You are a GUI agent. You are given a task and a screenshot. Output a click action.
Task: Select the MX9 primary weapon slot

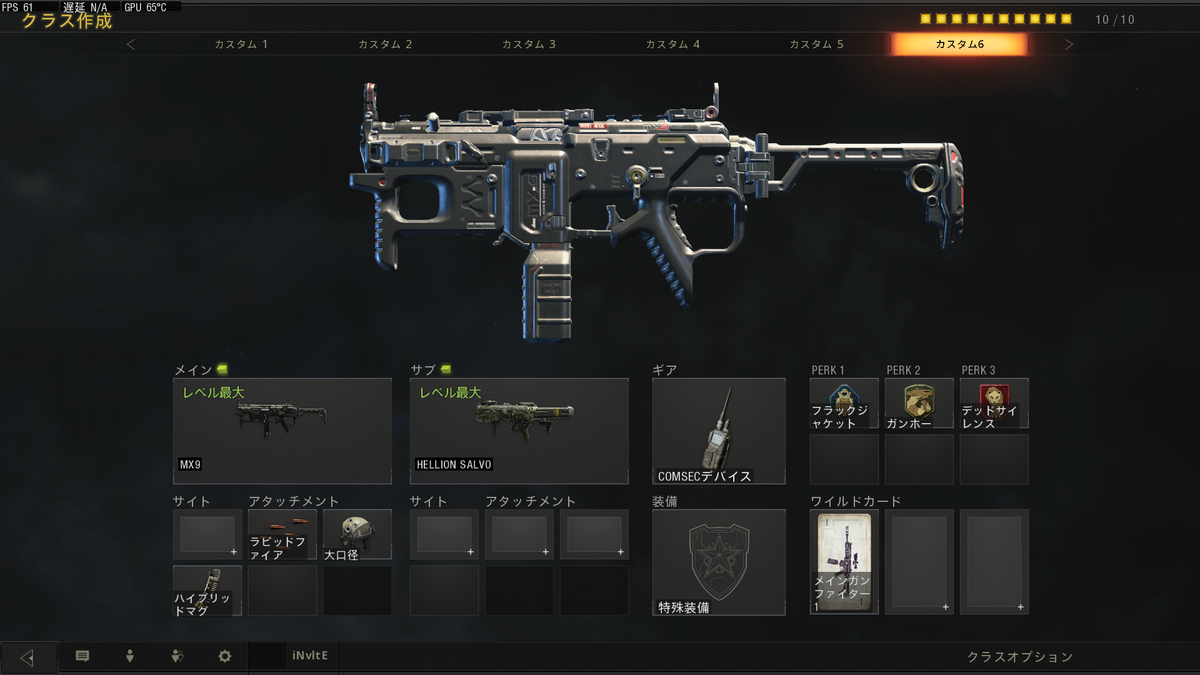point(282,431)
